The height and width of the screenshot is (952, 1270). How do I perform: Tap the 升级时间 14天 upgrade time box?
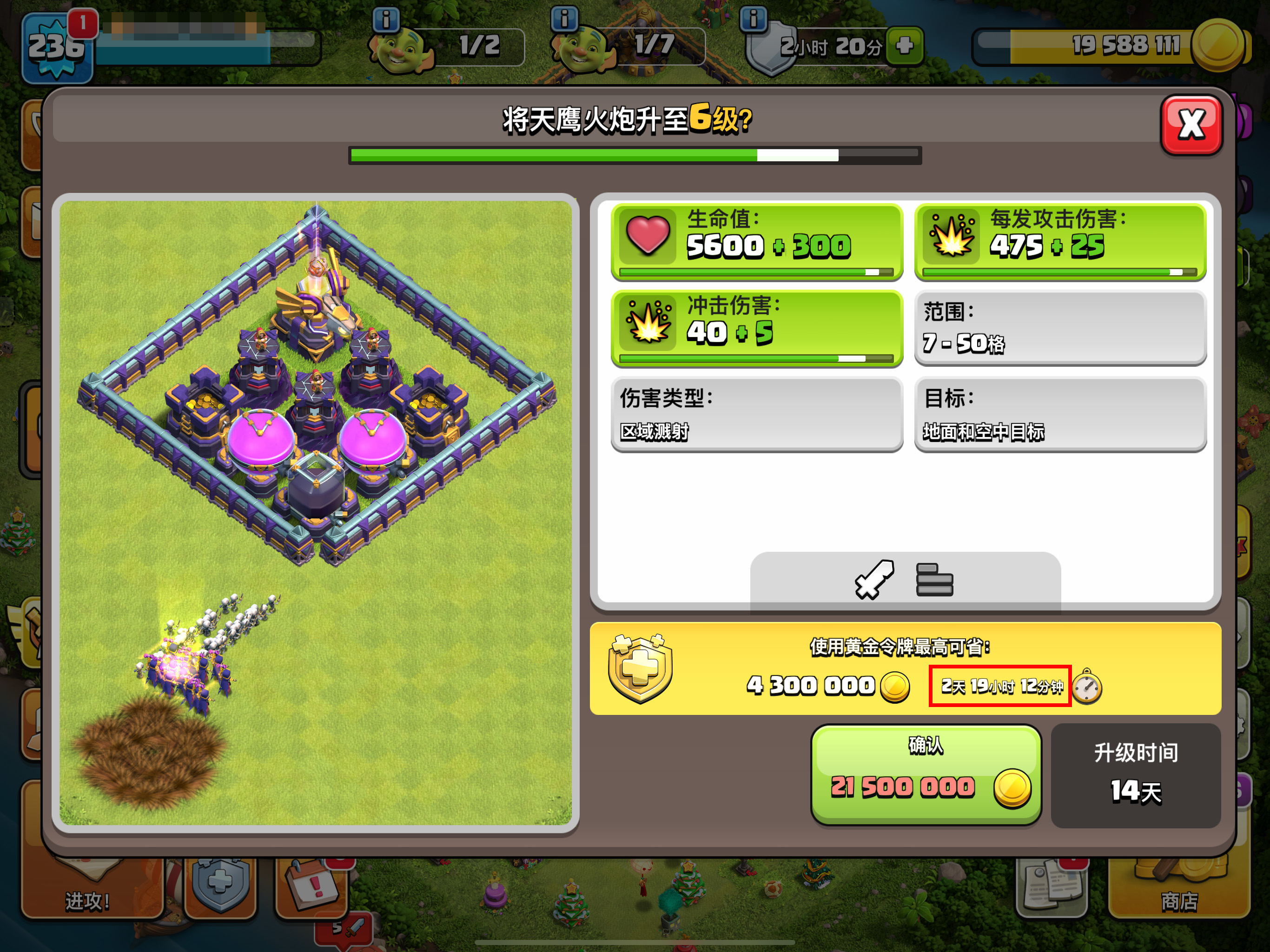(x=1135, y=774)
